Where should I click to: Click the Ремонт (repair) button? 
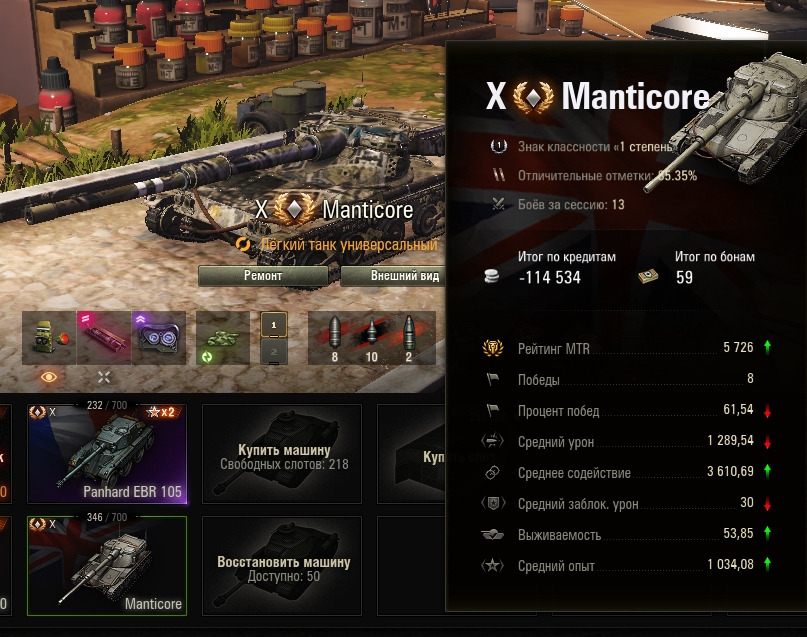point(263,276)
